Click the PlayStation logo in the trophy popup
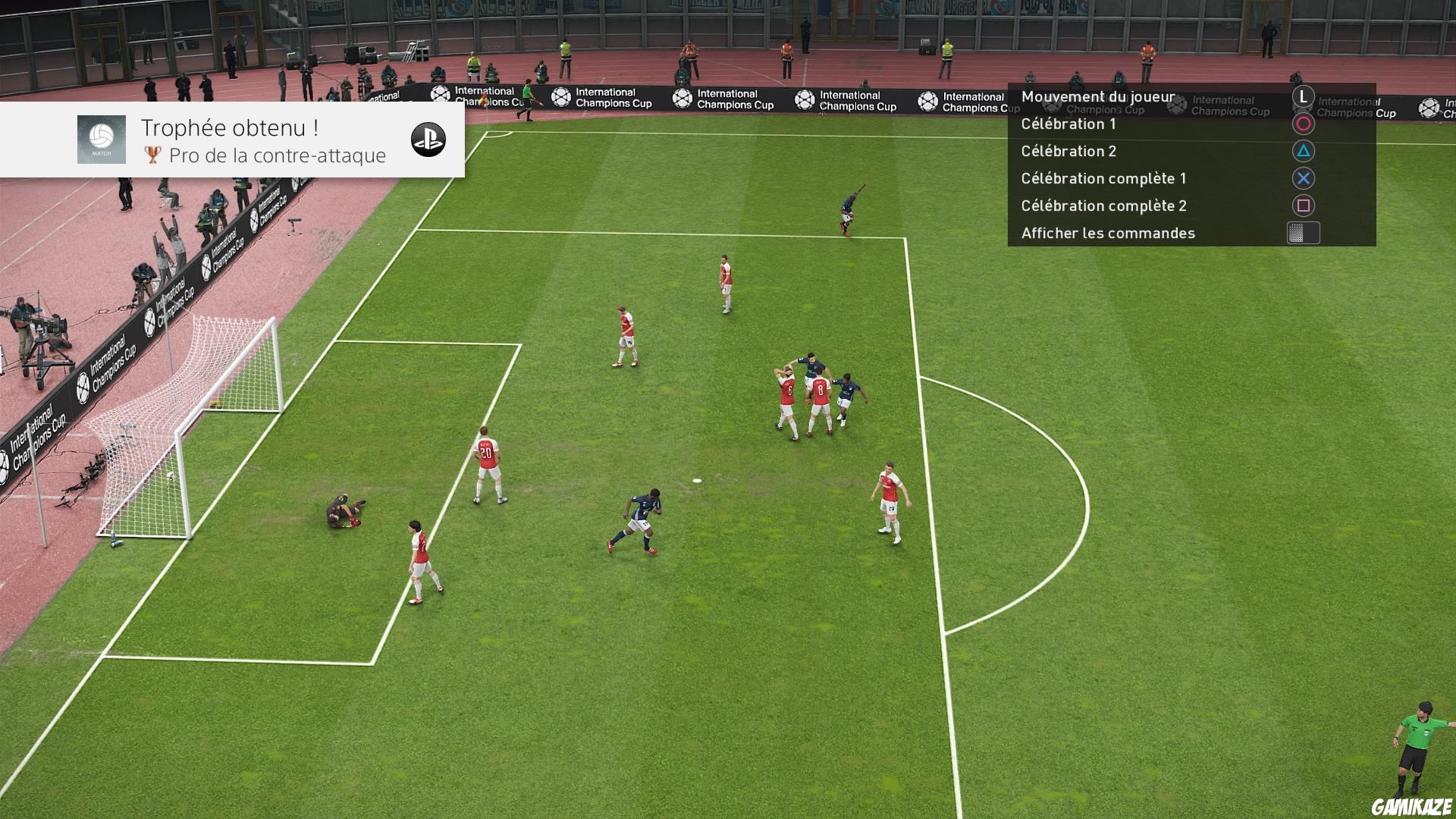Image resolution: width=1456 pixels, height=819 pixels. (427, 140)
